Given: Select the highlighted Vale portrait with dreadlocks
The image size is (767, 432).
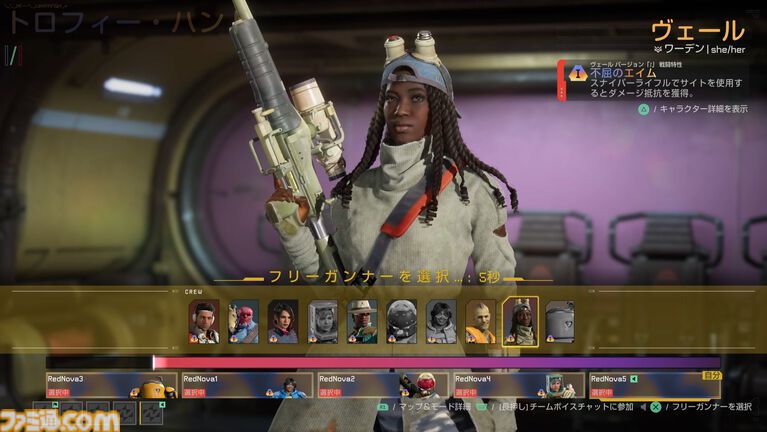Looking at the screenshot, I should point(520,321).
